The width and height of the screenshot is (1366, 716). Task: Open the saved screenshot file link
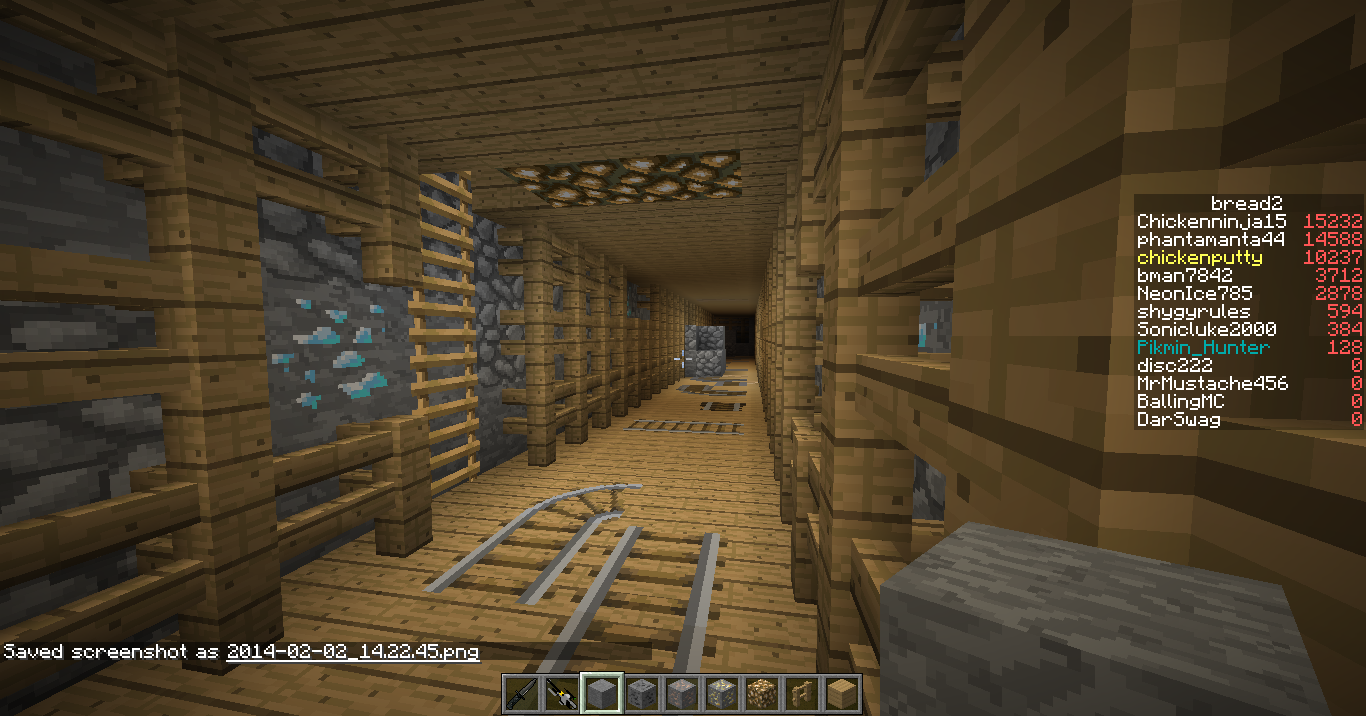352,652
